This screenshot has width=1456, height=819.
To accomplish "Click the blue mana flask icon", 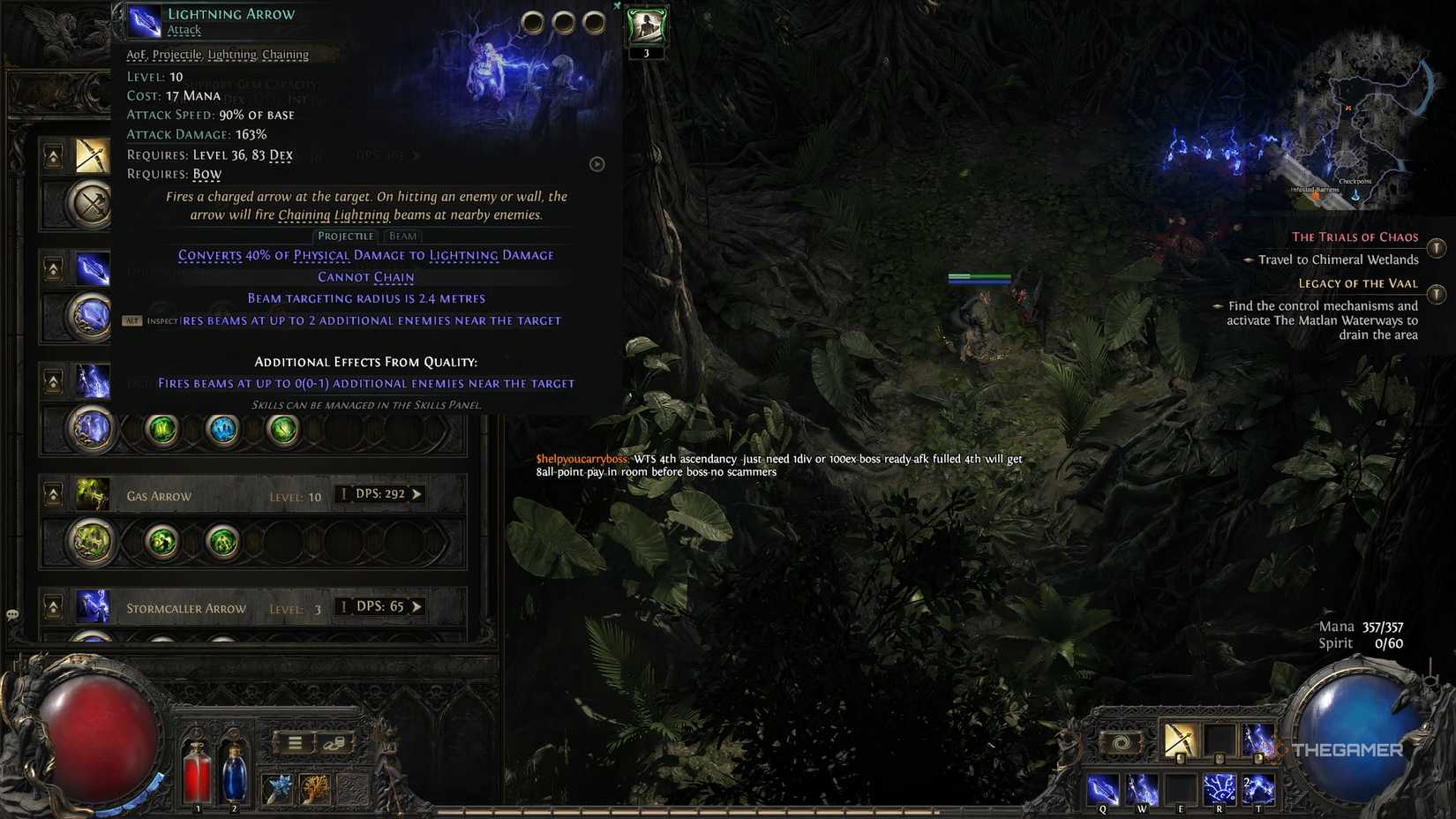I will tap(233, 777).
